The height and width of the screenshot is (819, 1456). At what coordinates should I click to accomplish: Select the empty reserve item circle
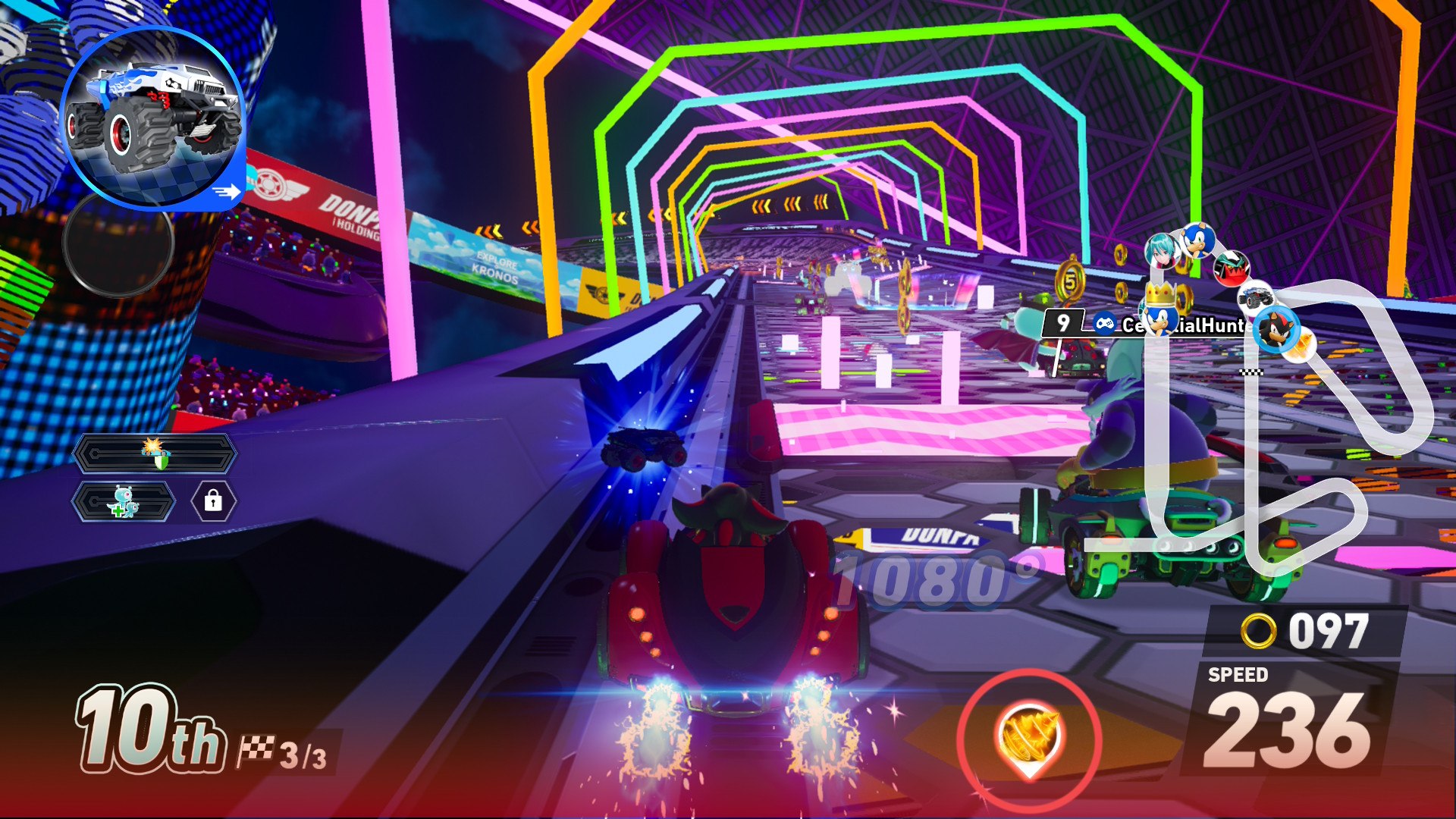(118, 244)
